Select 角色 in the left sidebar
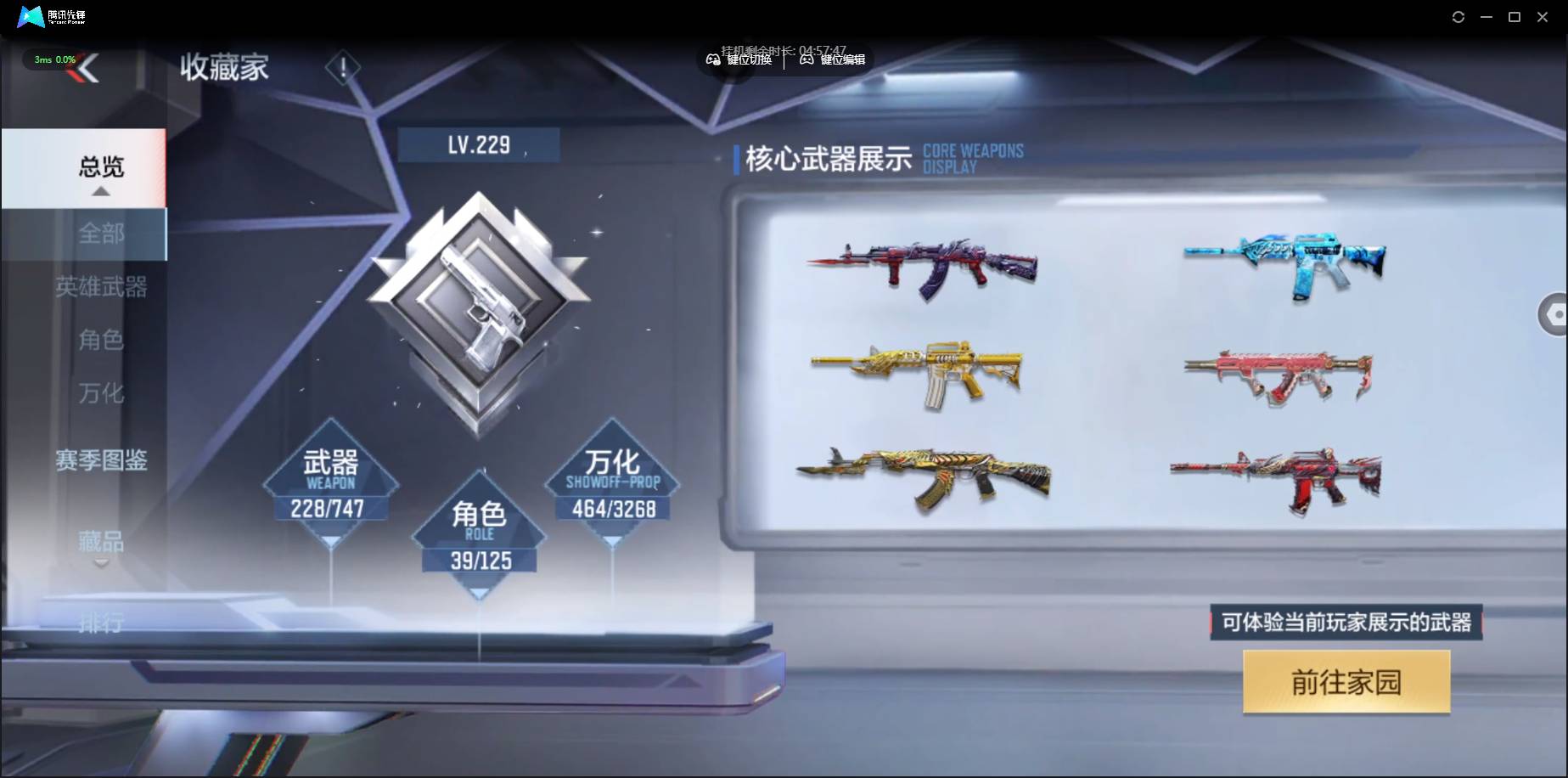 pos(102,340)
